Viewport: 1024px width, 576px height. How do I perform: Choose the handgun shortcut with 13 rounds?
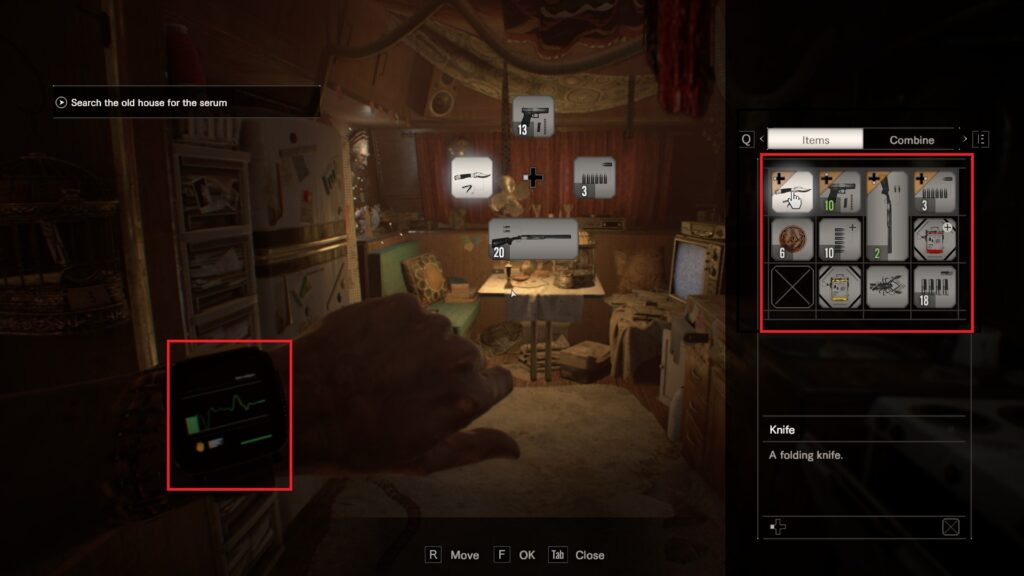coord(532,116)
